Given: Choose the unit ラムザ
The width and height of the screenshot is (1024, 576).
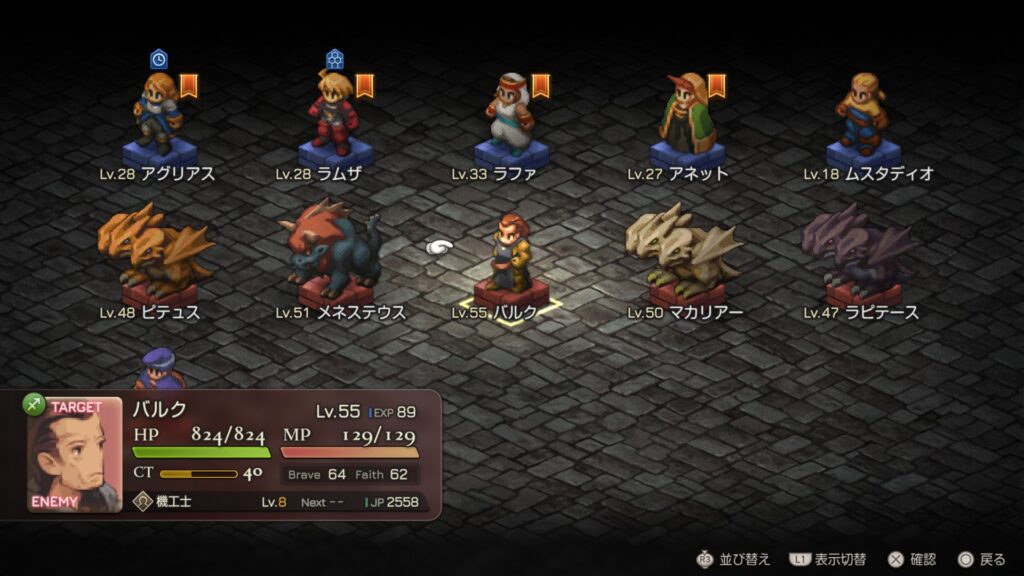Looking at the screenshot, I should (335, 118).
